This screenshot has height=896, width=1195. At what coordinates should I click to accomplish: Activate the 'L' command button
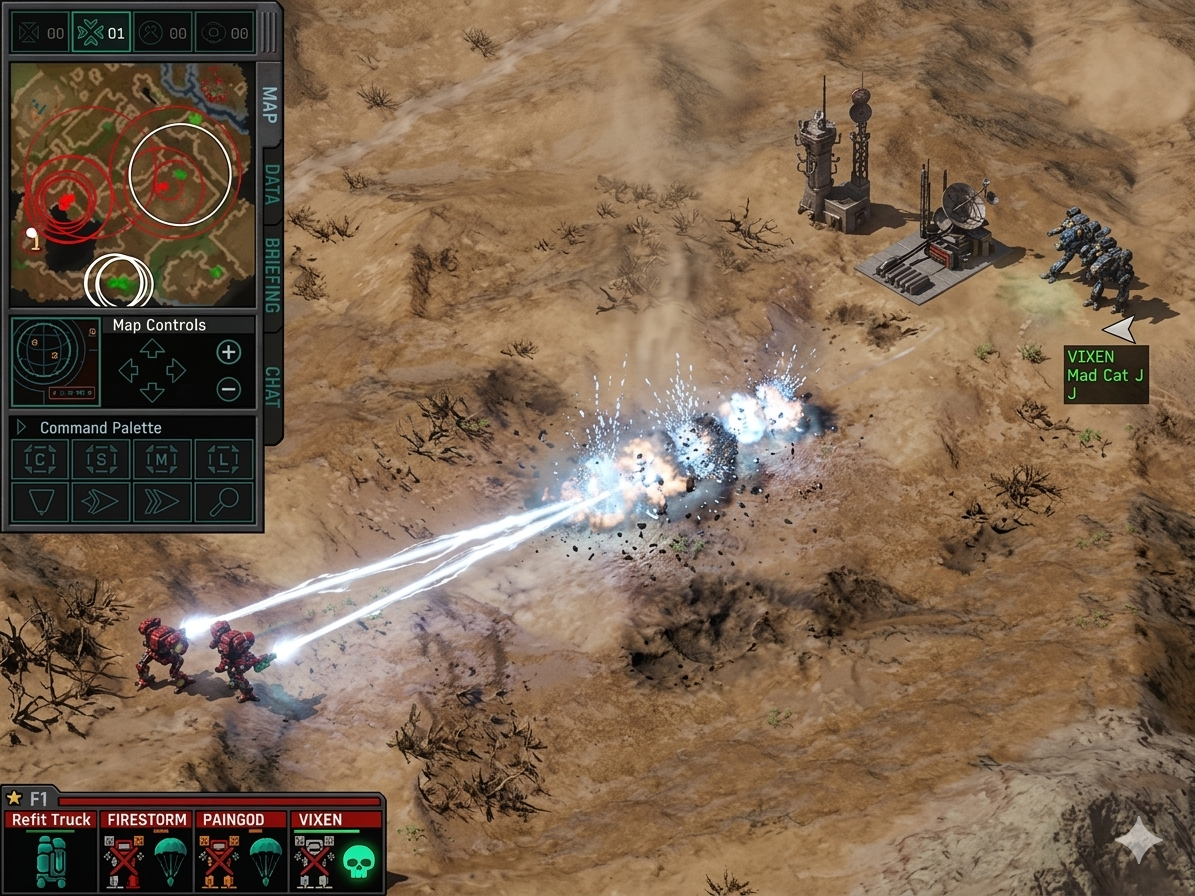[x=223, y=459]
